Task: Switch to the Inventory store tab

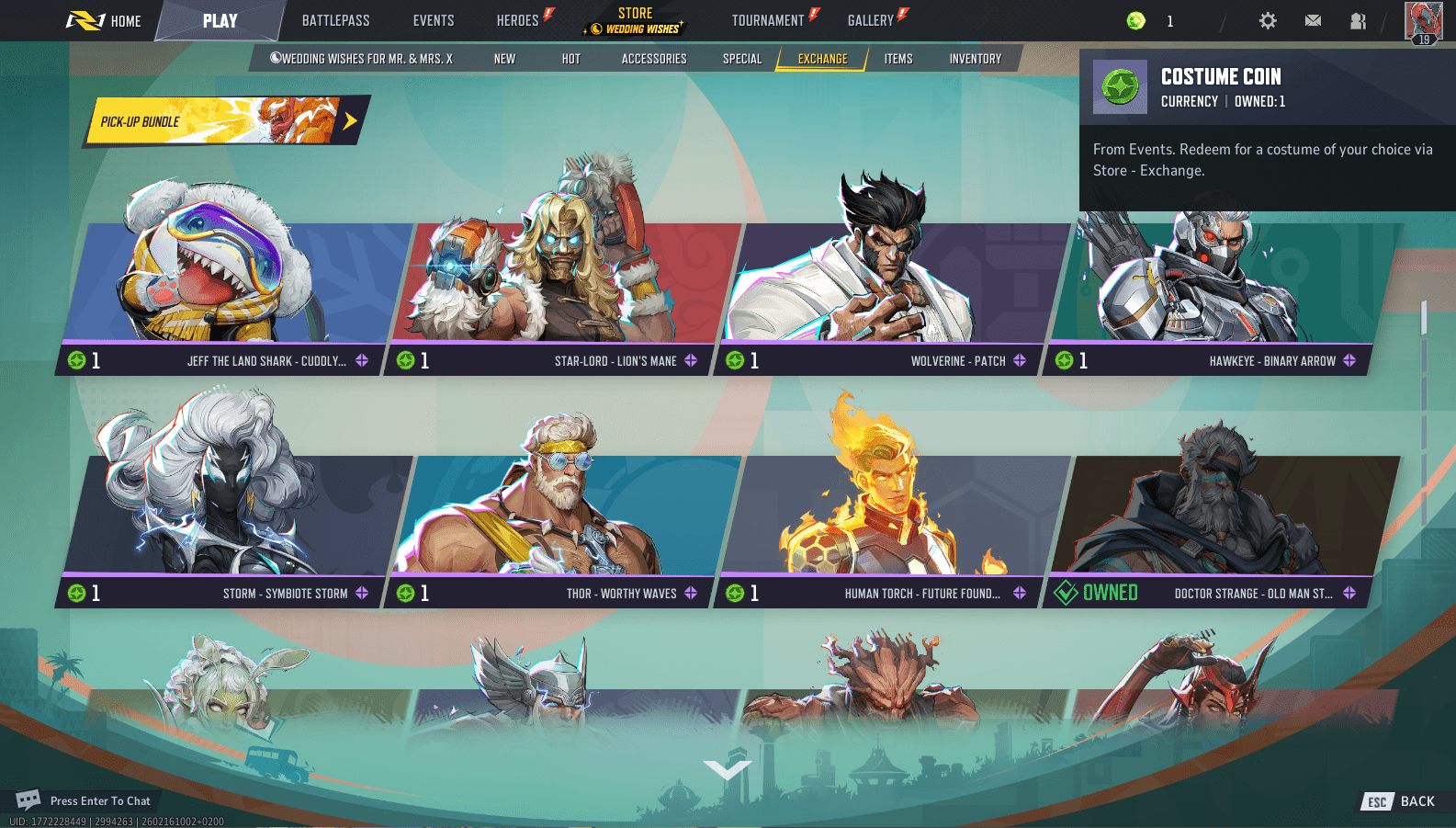Action: [976, 59]
